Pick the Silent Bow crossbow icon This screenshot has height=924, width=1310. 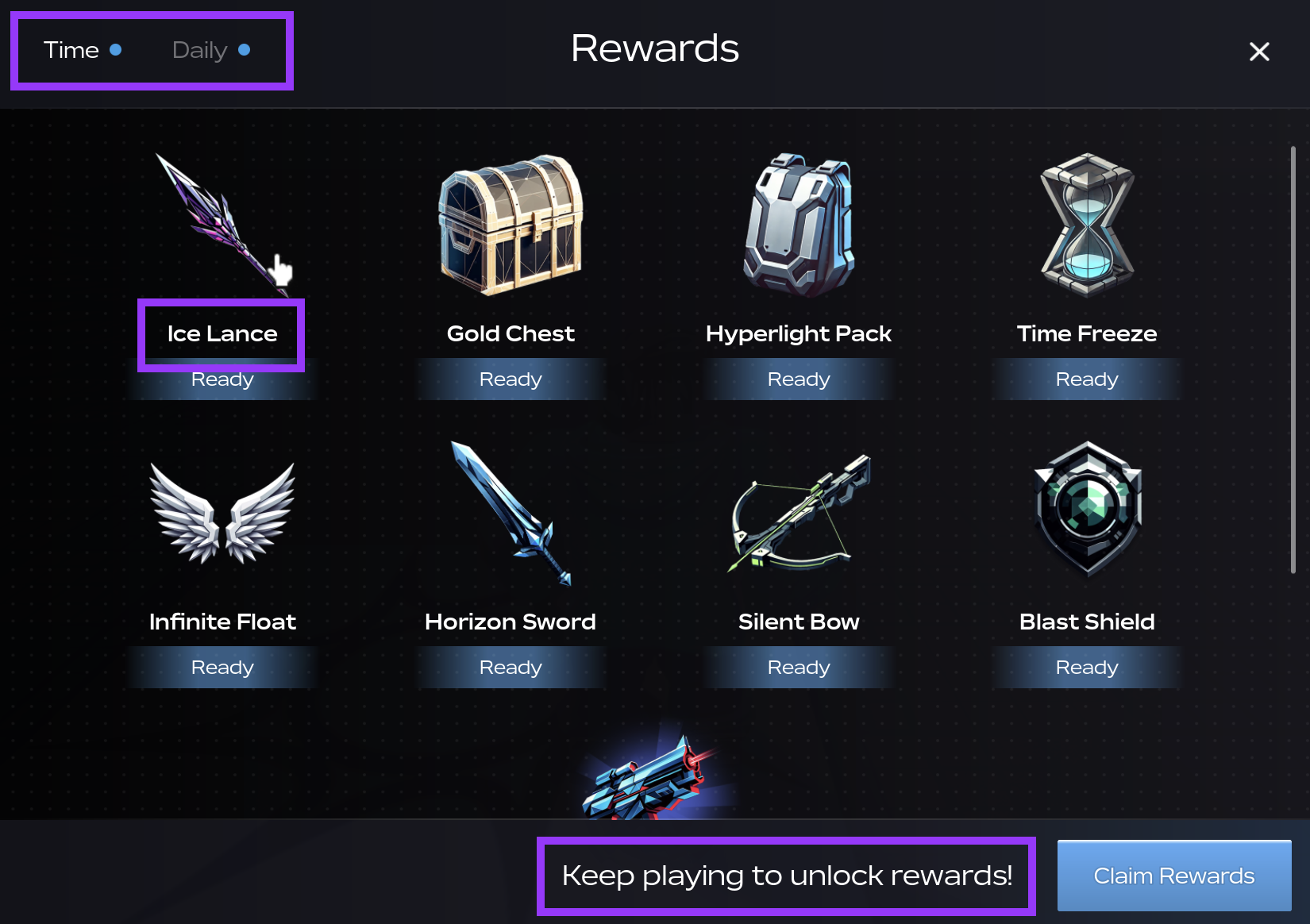(799, 514)
